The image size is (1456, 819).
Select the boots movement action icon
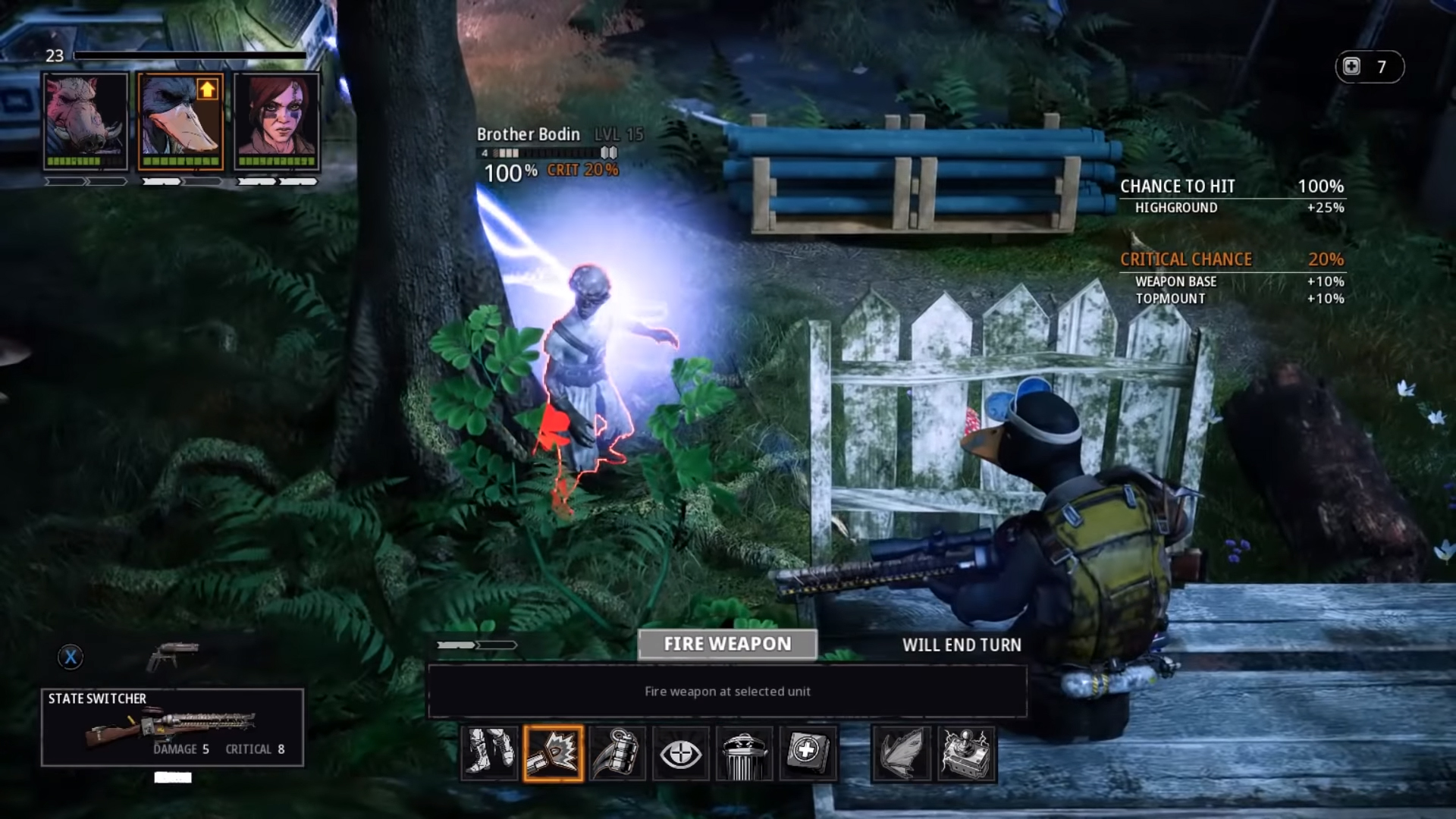(x=489, y=754)
